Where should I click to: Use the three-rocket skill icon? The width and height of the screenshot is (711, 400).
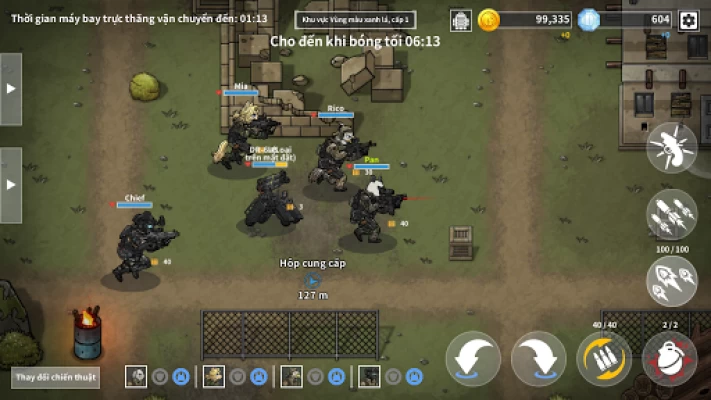671,281
